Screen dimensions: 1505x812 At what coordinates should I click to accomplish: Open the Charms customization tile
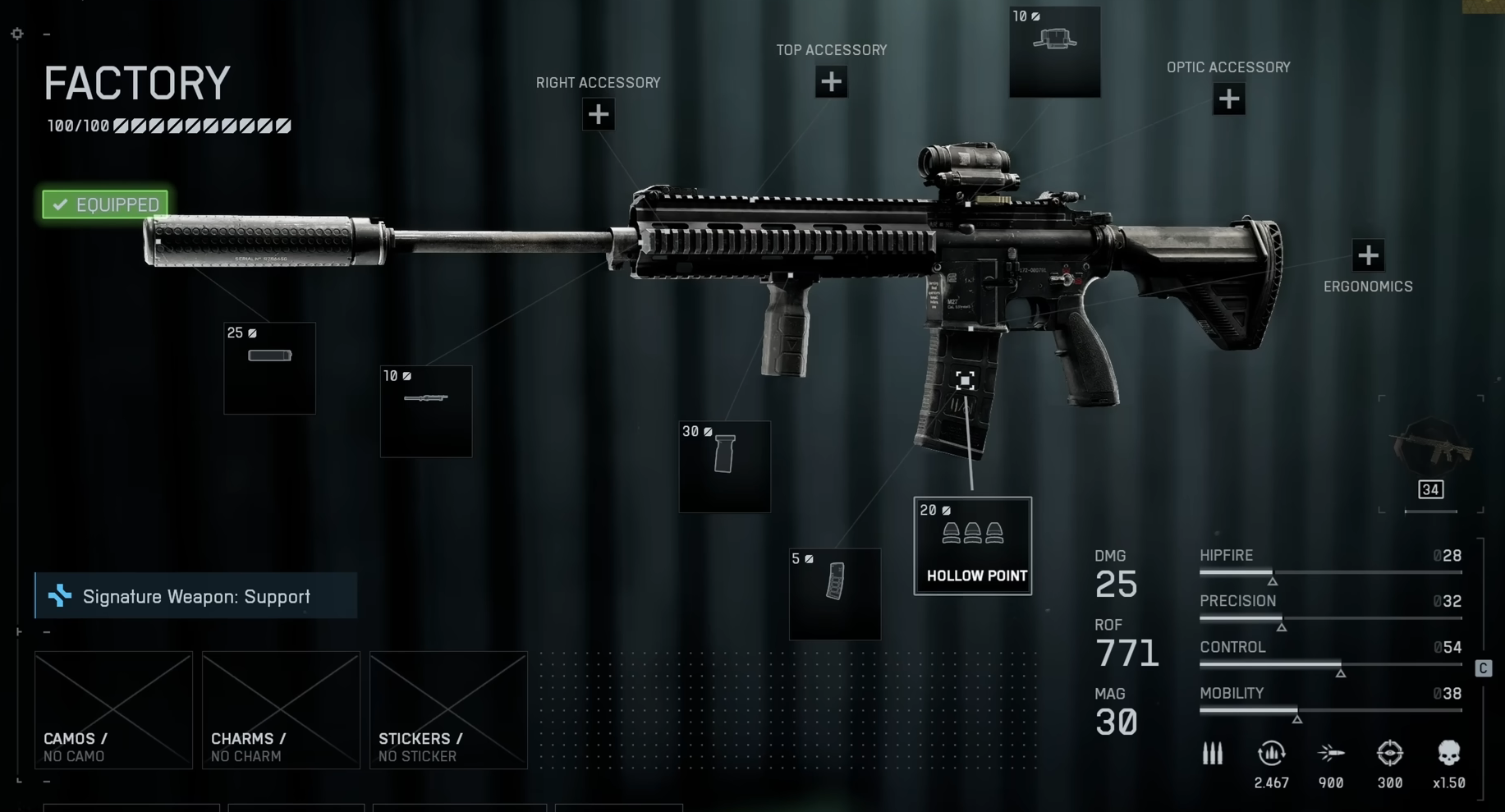click(281, 710)
